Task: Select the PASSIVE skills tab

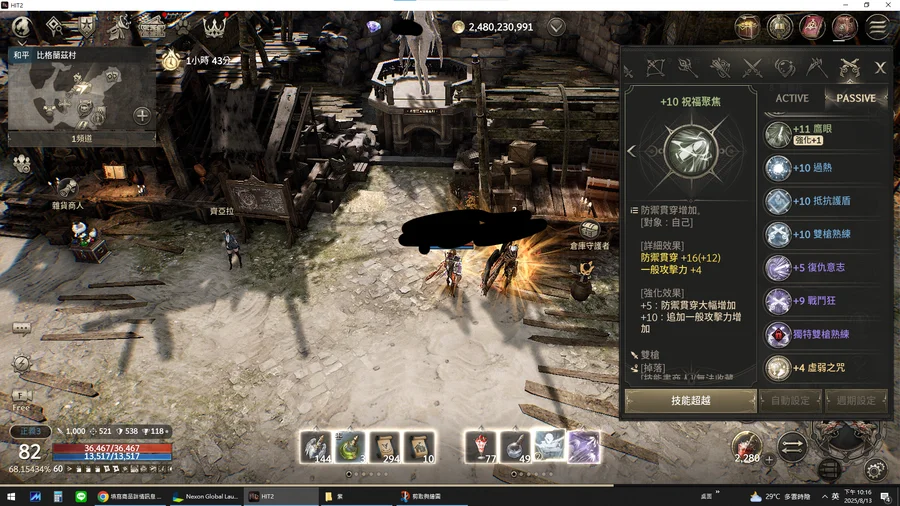Action: click(x=855, y=98)
